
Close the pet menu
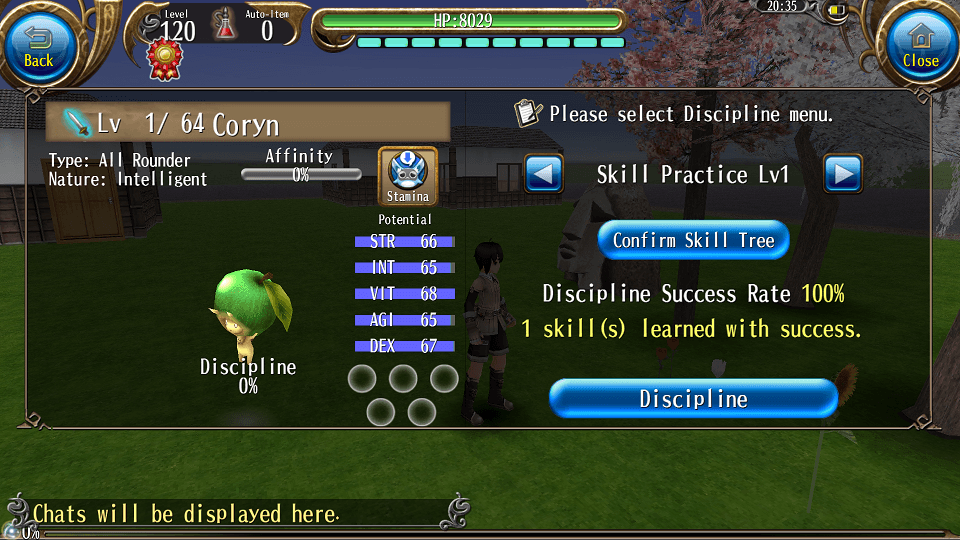[920, 45]
